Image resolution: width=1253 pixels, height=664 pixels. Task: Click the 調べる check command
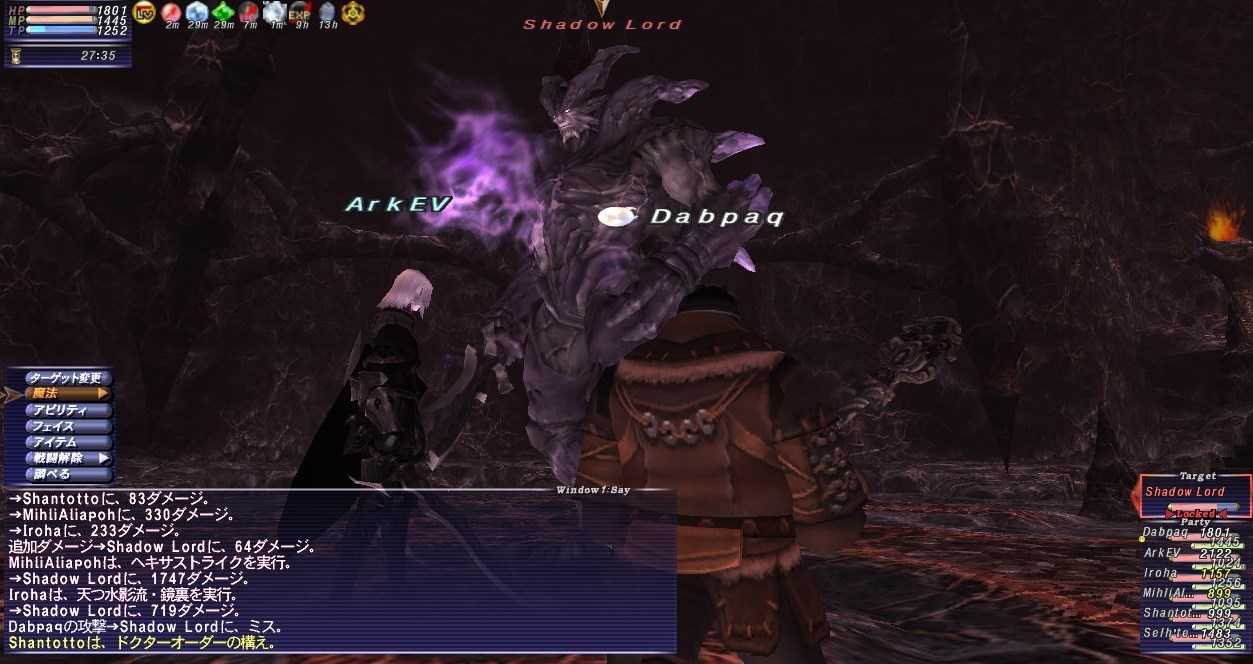[62, 474]
